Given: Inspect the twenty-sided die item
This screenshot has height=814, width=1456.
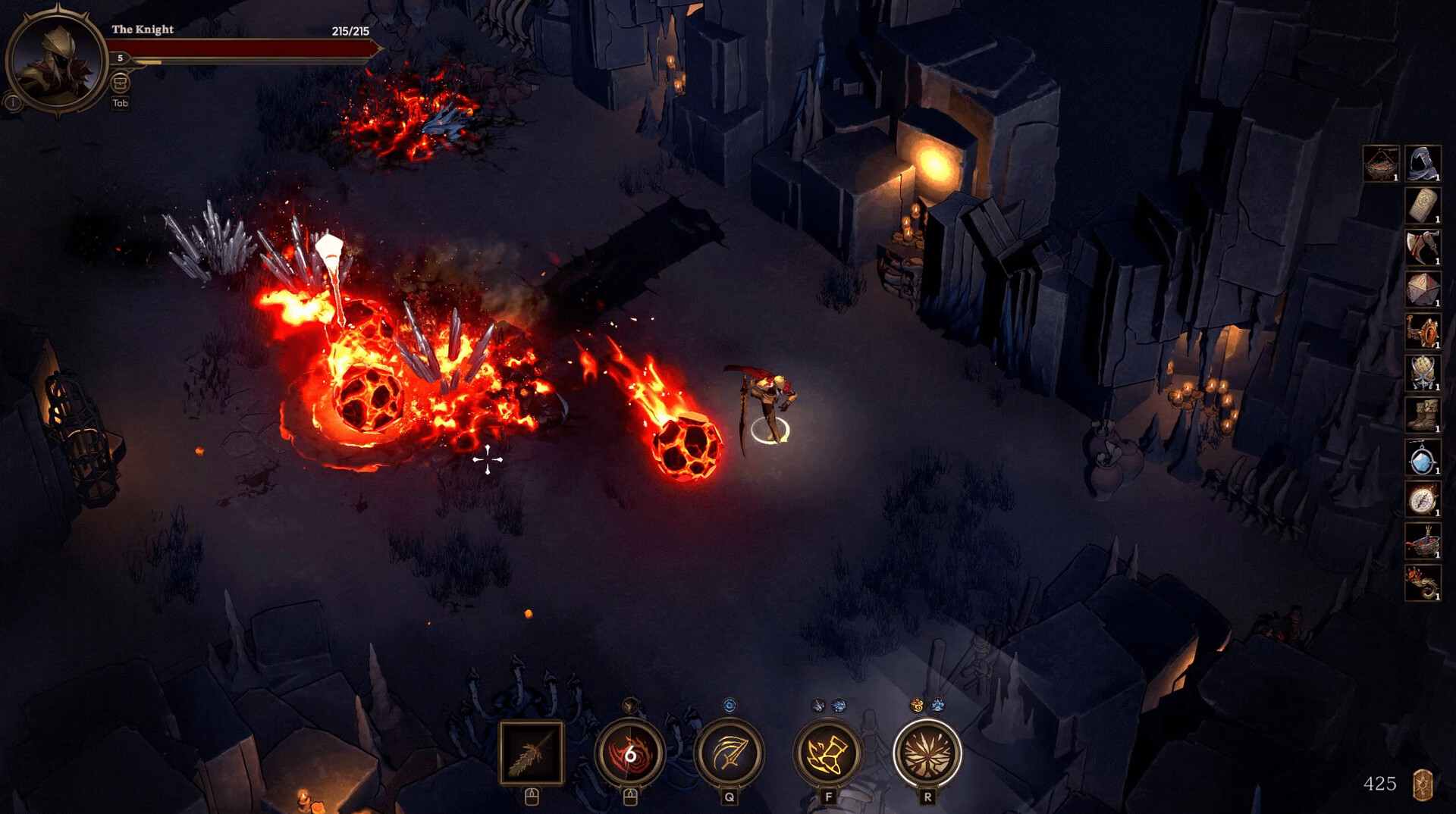Looking at the screenshot, I should pos(1423,290).
